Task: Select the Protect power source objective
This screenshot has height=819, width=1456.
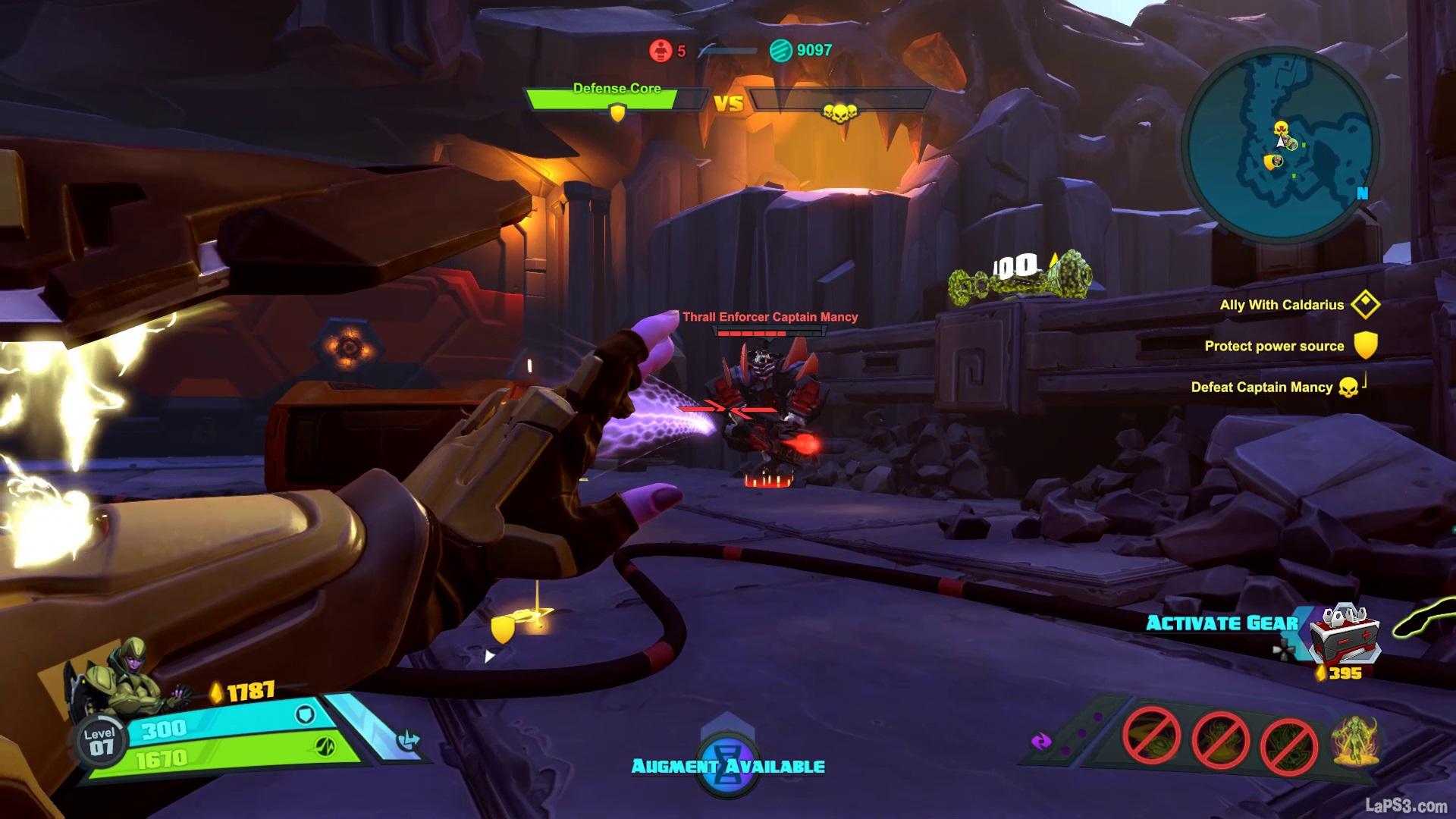Action: pos(1274,346)
